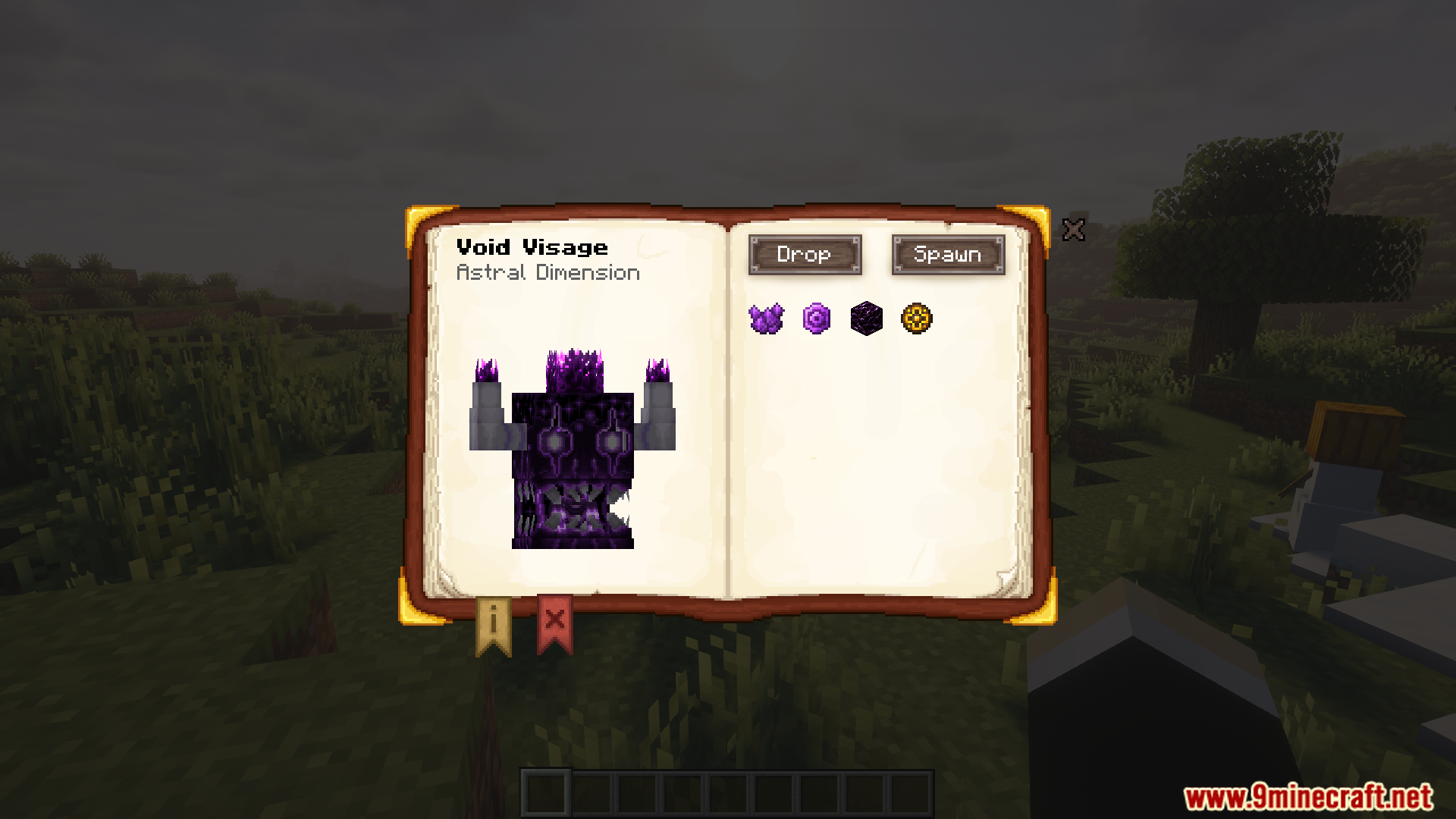The width and height of the screenshot is (1456, 819).
Task: Click the purple disc drop item
Action: tap(817, 318)
